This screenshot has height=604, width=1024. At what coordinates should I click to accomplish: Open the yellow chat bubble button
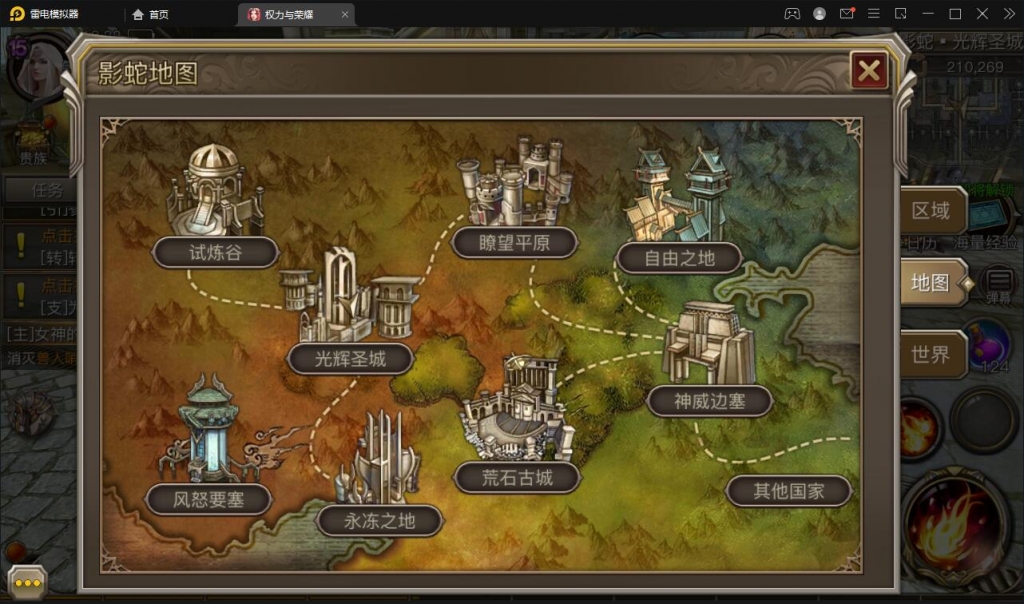27,582
